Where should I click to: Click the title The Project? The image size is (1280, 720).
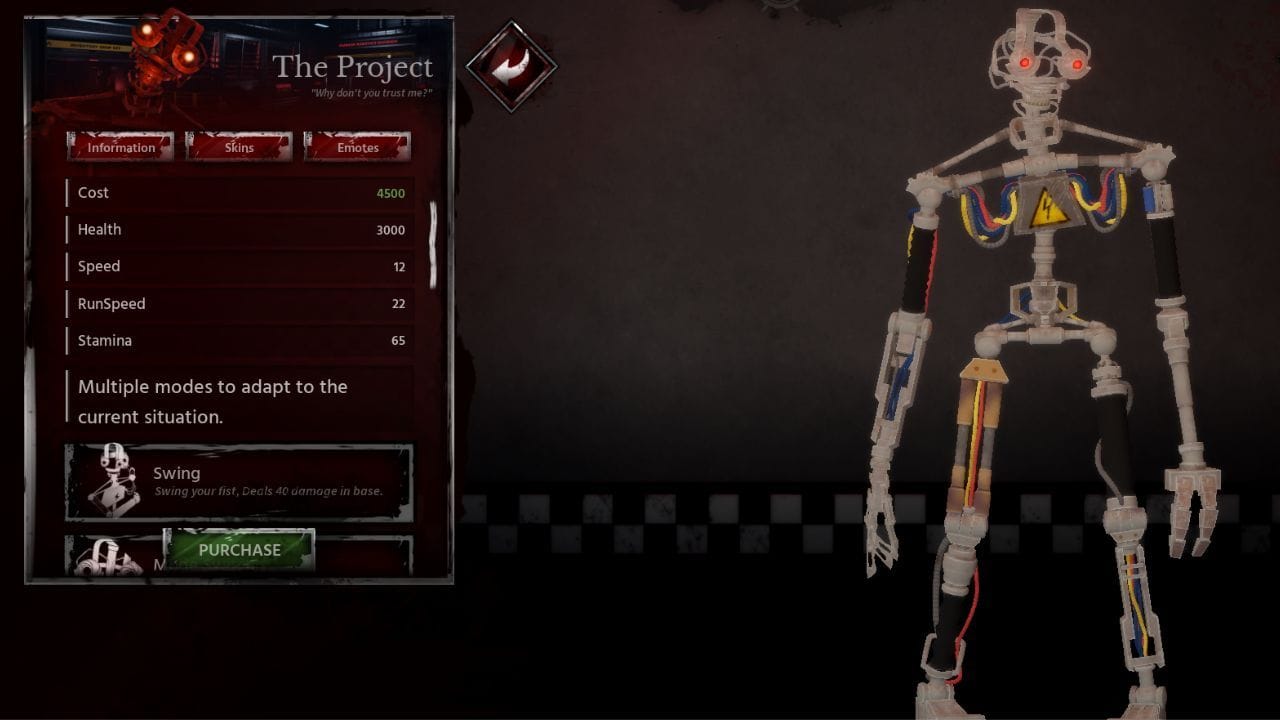[355, 68]
